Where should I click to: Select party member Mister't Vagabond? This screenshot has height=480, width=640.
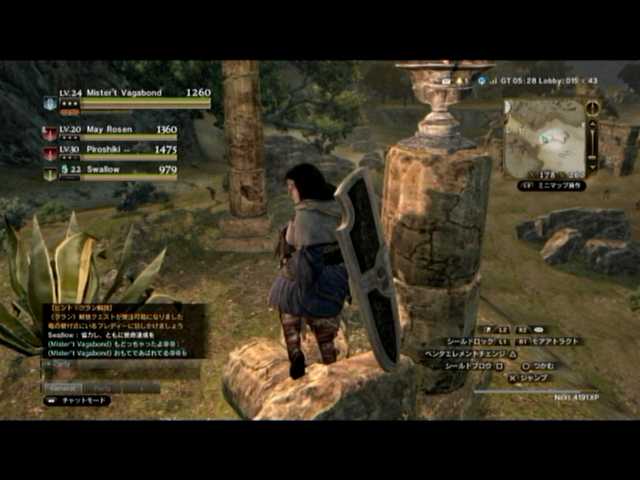(x=125, y=94)
